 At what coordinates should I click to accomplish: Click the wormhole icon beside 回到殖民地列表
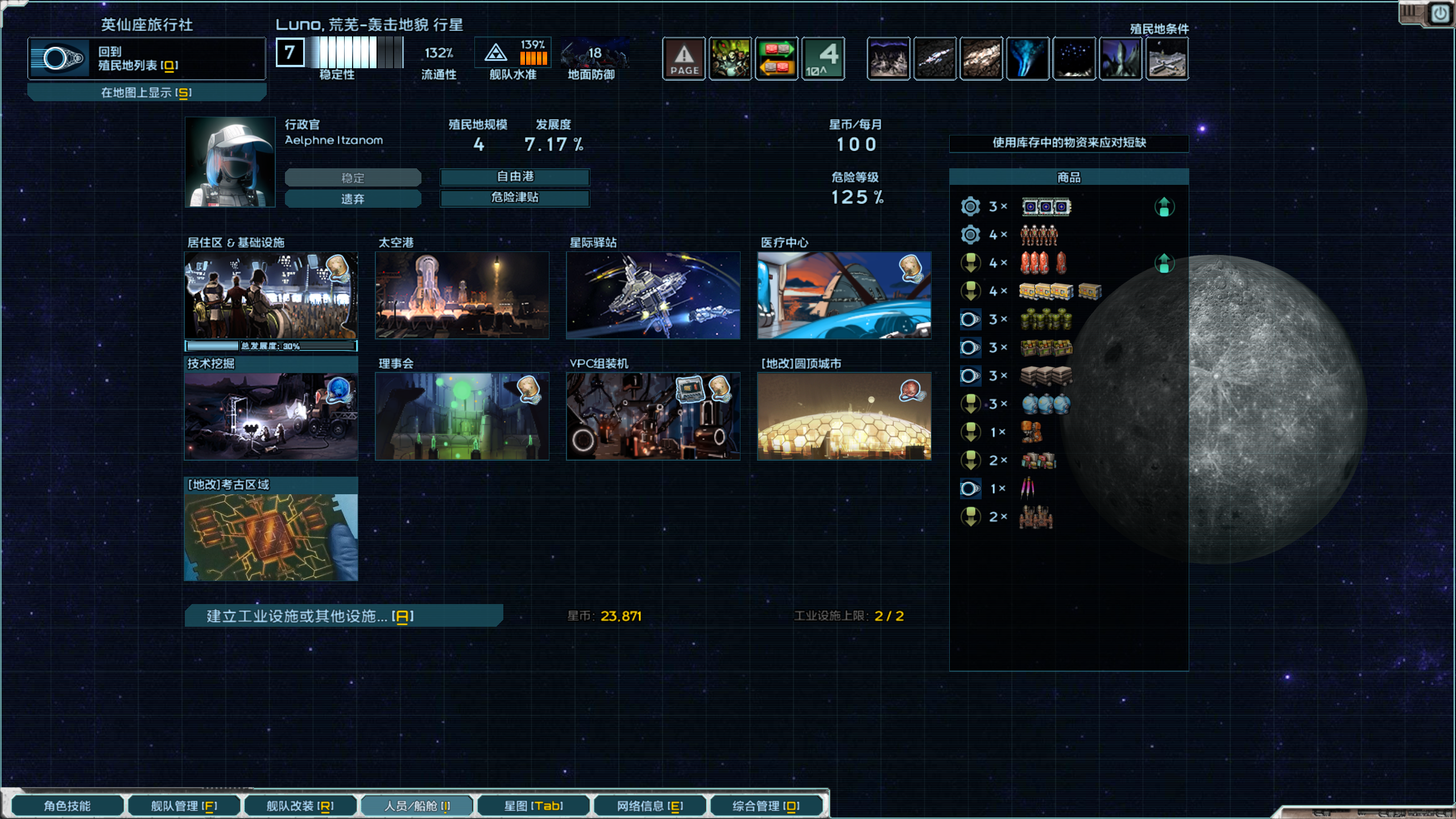click(60, 59)
